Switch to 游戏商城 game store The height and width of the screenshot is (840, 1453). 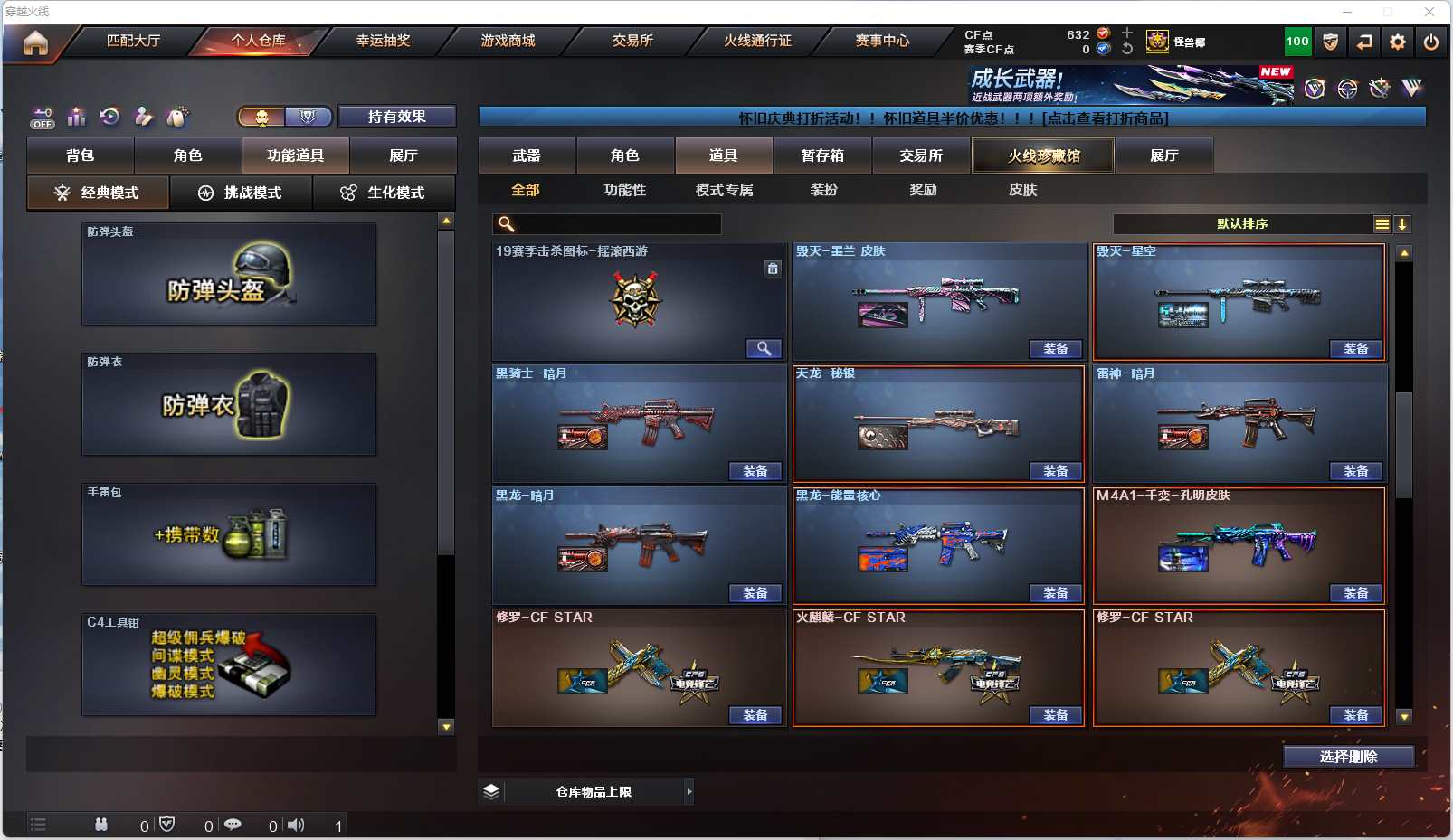click(508, 41)
